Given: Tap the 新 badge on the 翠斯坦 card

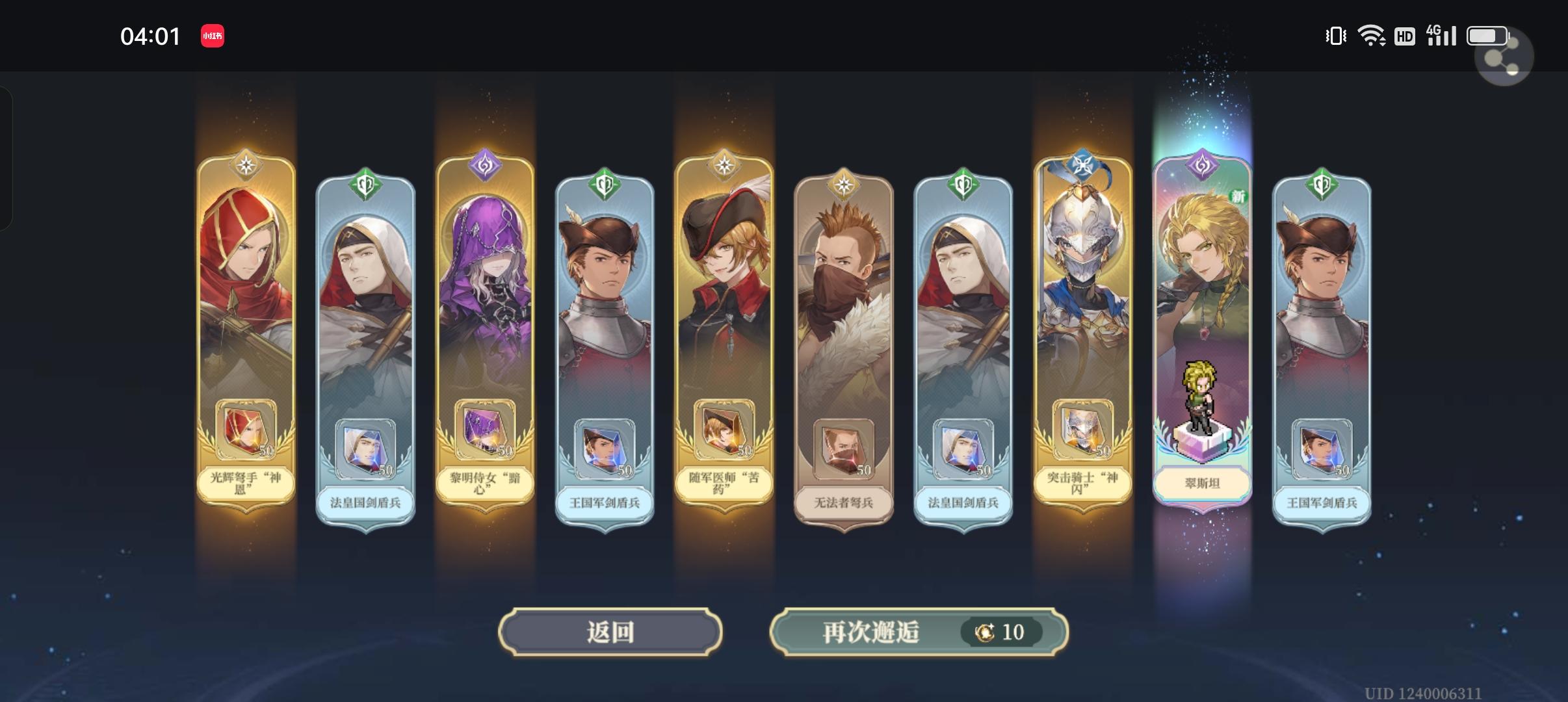Looking at the screenshot, I should [x=1239, y=197].
